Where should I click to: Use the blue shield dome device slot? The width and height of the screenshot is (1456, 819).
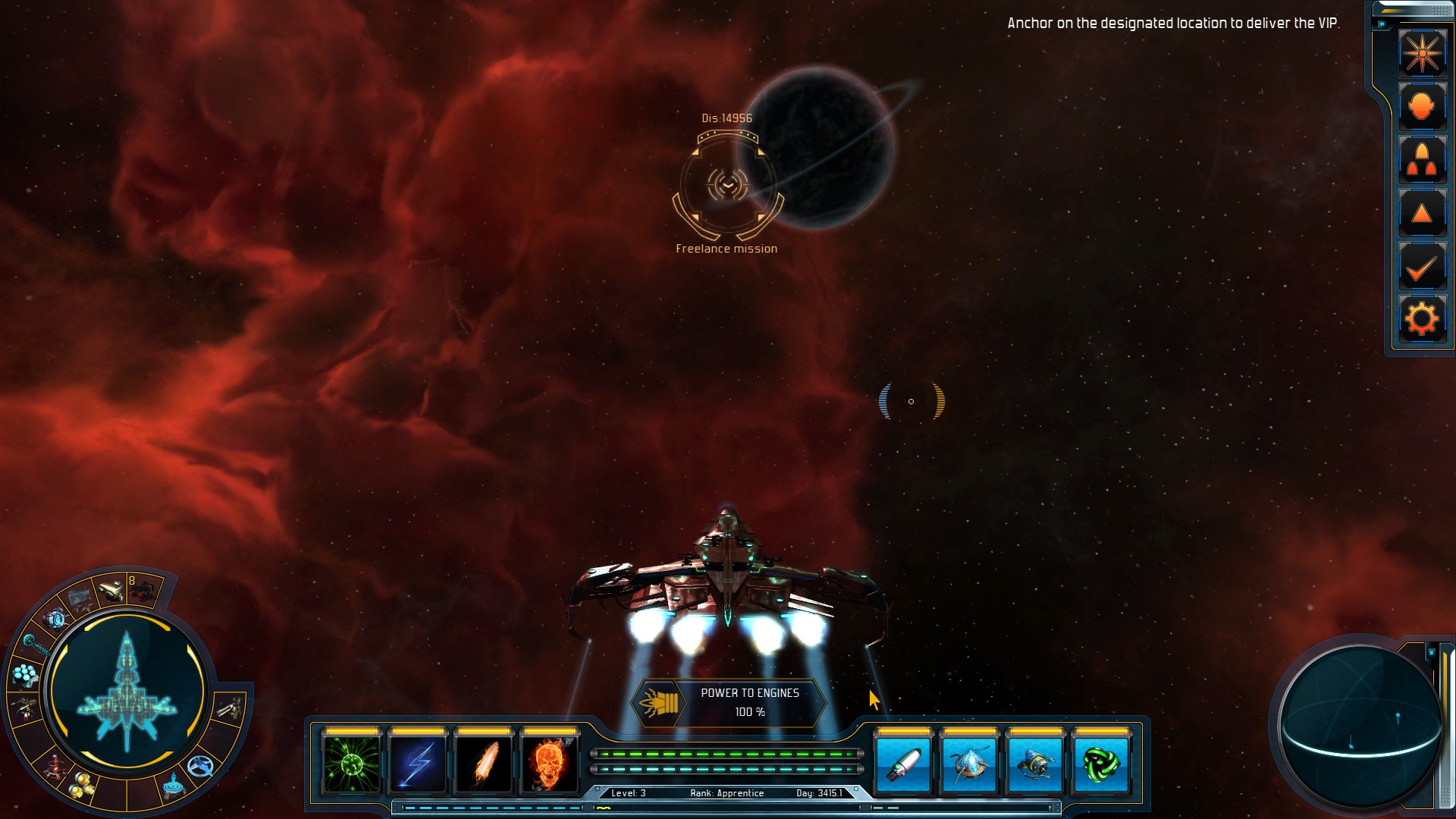point(969,764)
